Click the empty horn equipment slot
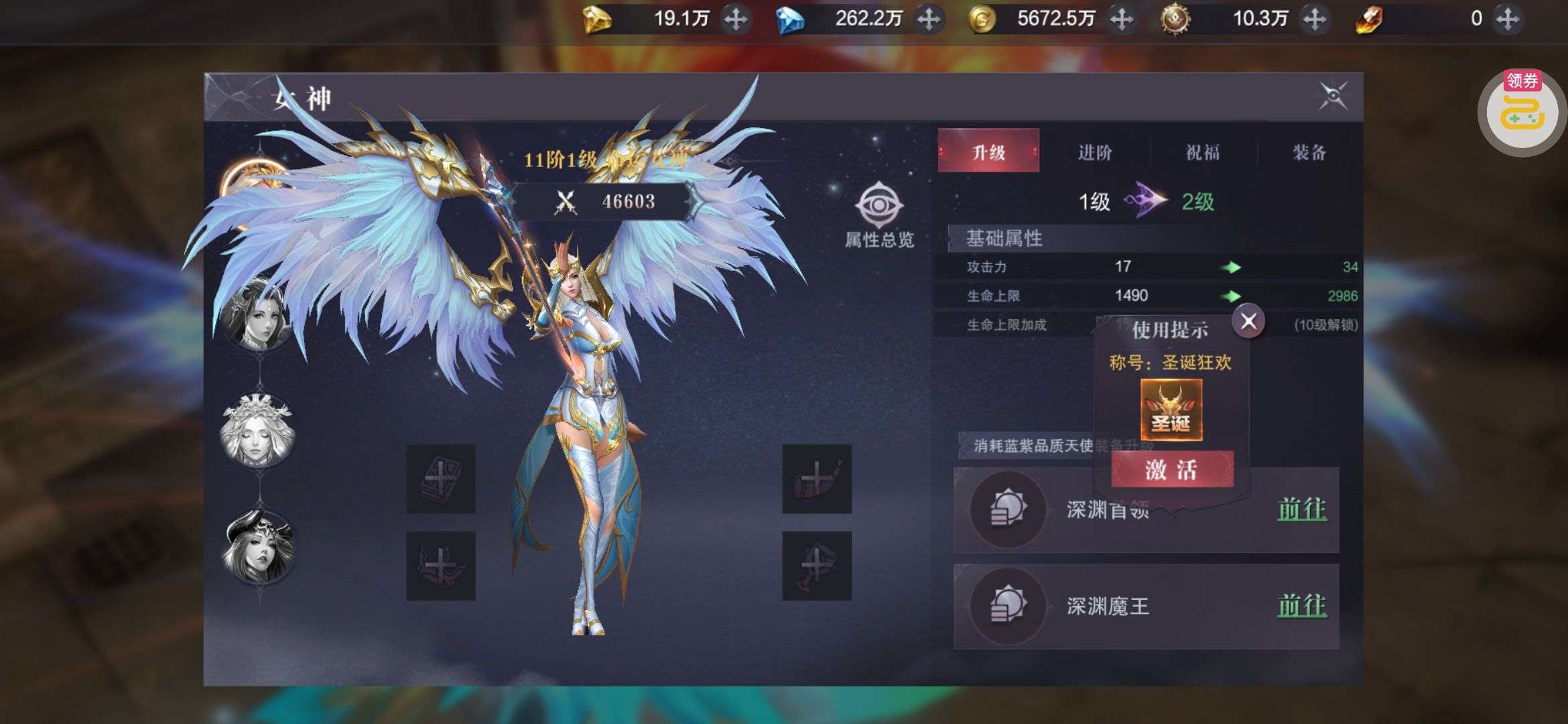The height and width of the screenshot is (724, 1568). [816, 479]
